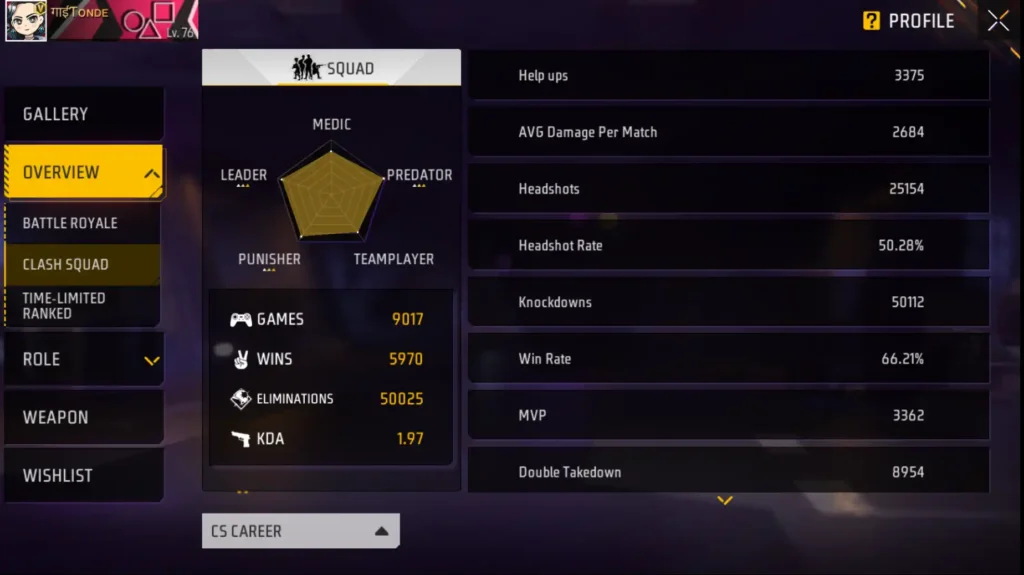The image size is (1024, 575).
Task: Choose the Clash Squad sub-tab
Action: point(81,265)
